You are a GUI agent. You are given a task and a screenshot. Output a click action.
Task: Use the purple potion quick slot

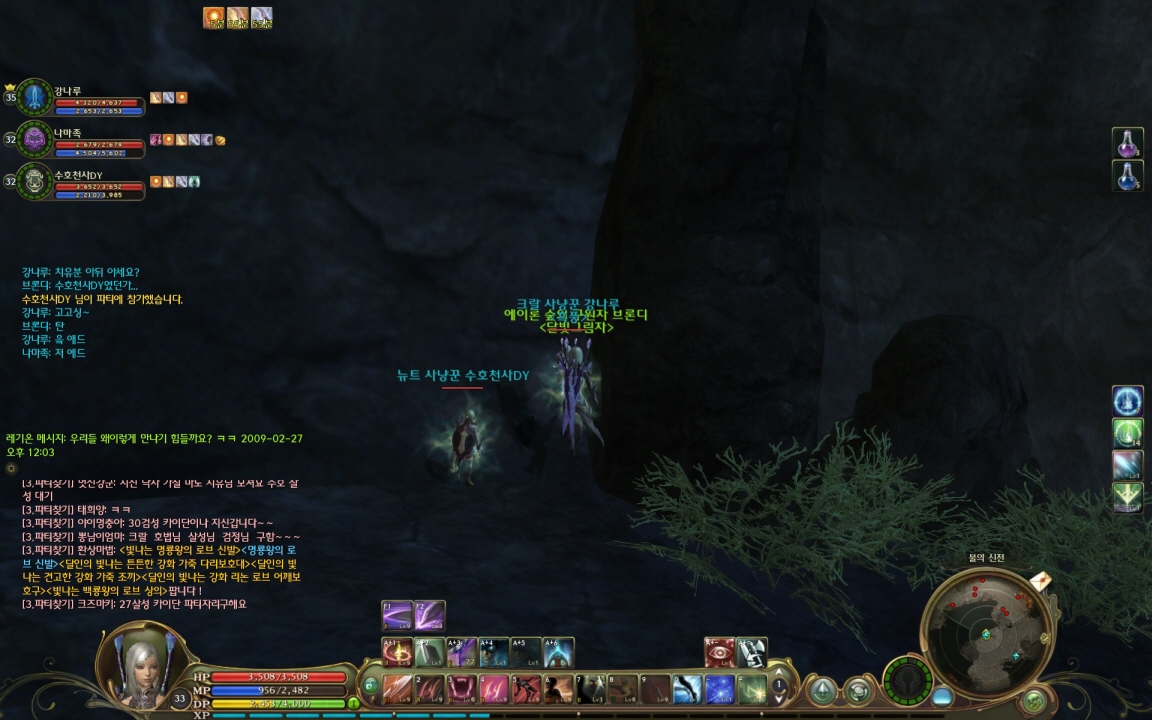click(x=1128, y=143)
